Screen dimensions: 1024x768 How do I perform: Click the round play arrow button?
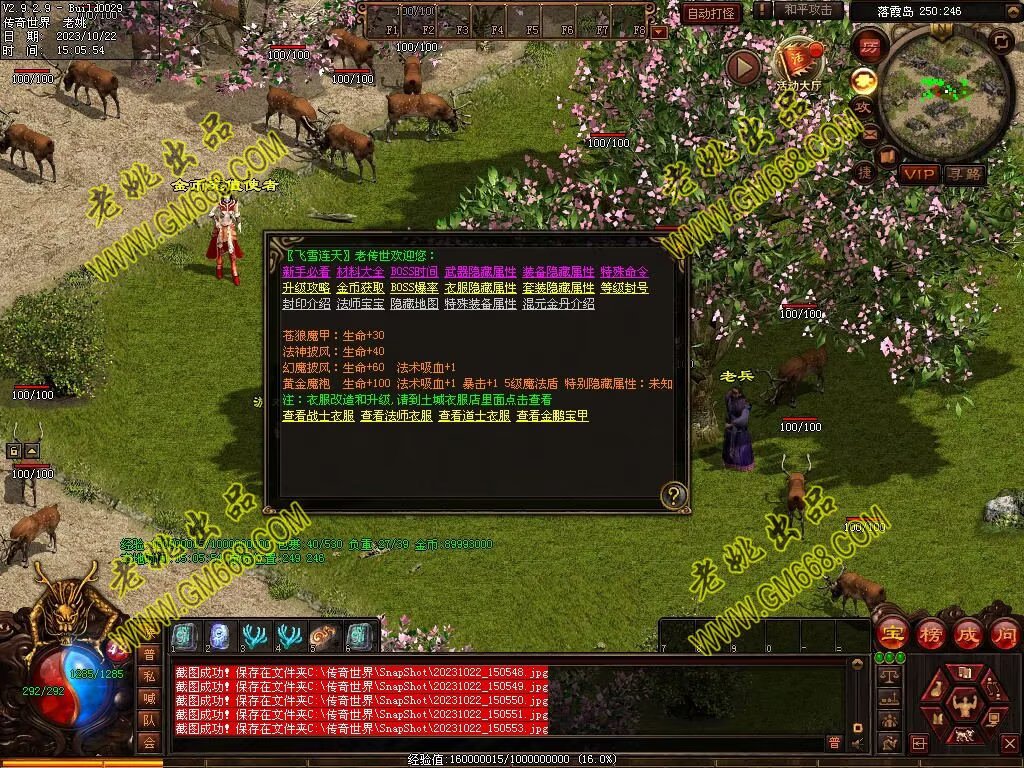coord(743,67)
